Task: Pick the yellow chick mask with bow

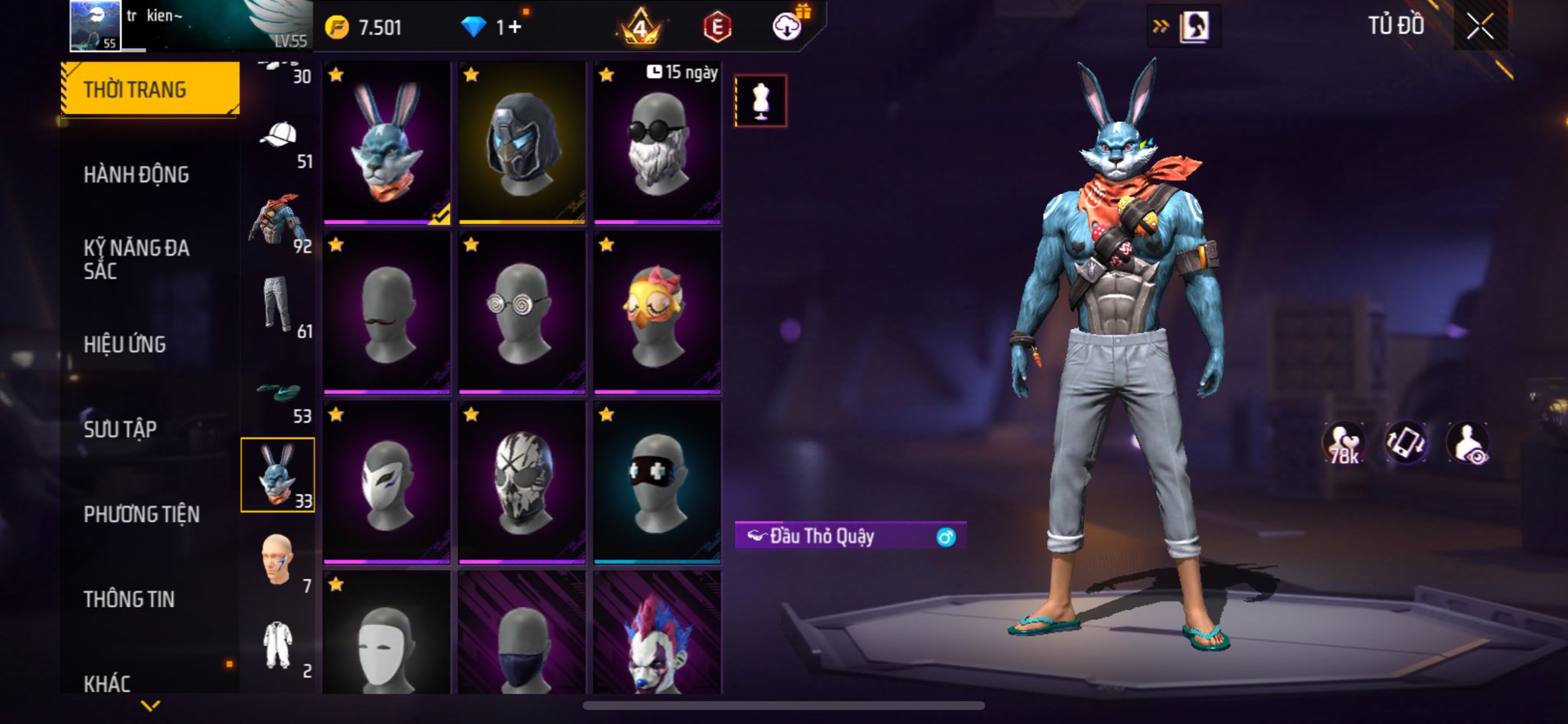Action: (658, 313)
